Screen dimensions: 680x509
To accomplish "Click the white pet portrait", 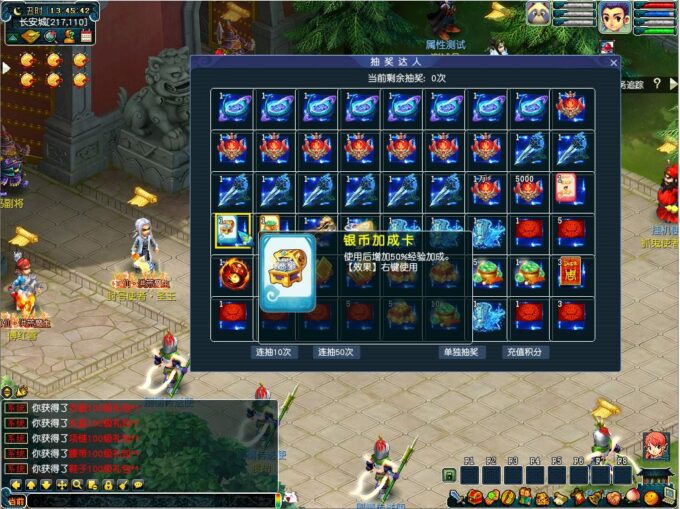I will (x=541, y=15).
